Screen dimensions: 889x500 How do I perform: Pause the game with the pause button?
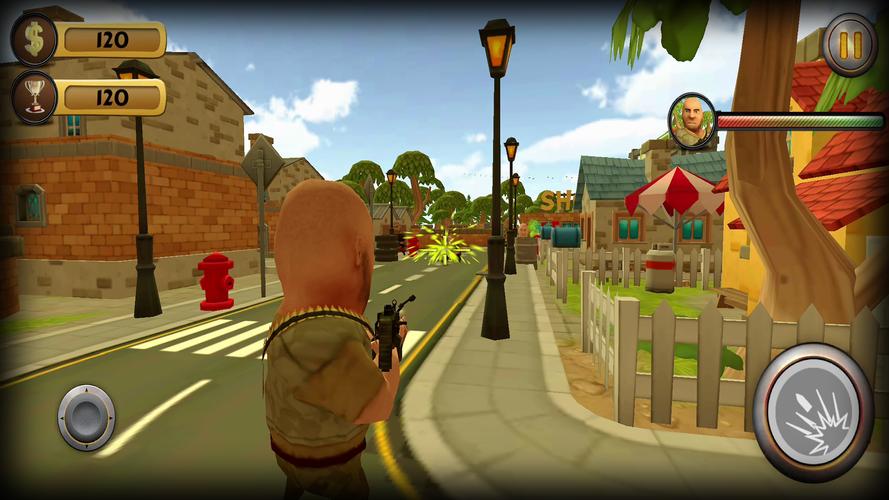(849, 45)
